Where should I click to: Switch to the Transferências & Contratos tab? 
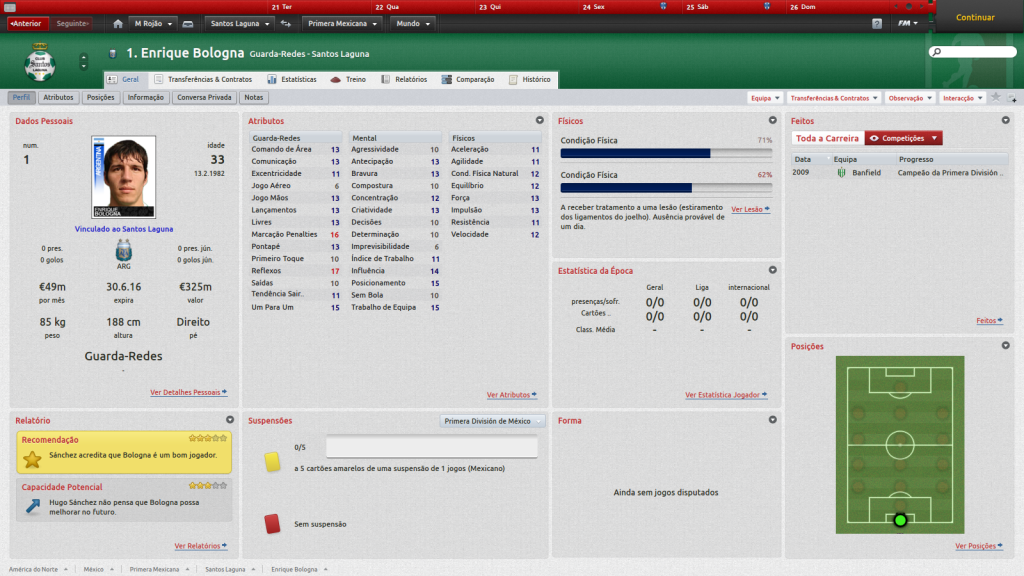pyautogui.click(x=203, y=79)
